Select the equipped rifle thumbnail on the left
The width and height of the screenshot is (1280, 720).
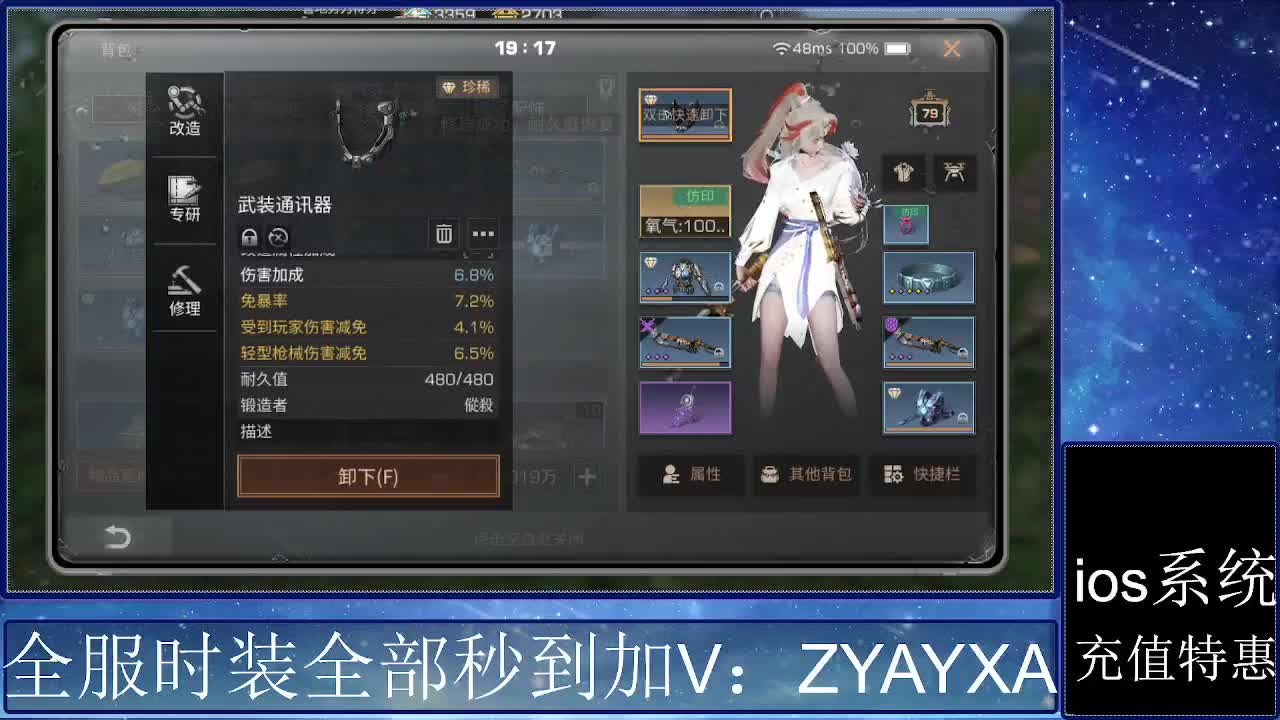coord(685,342)
